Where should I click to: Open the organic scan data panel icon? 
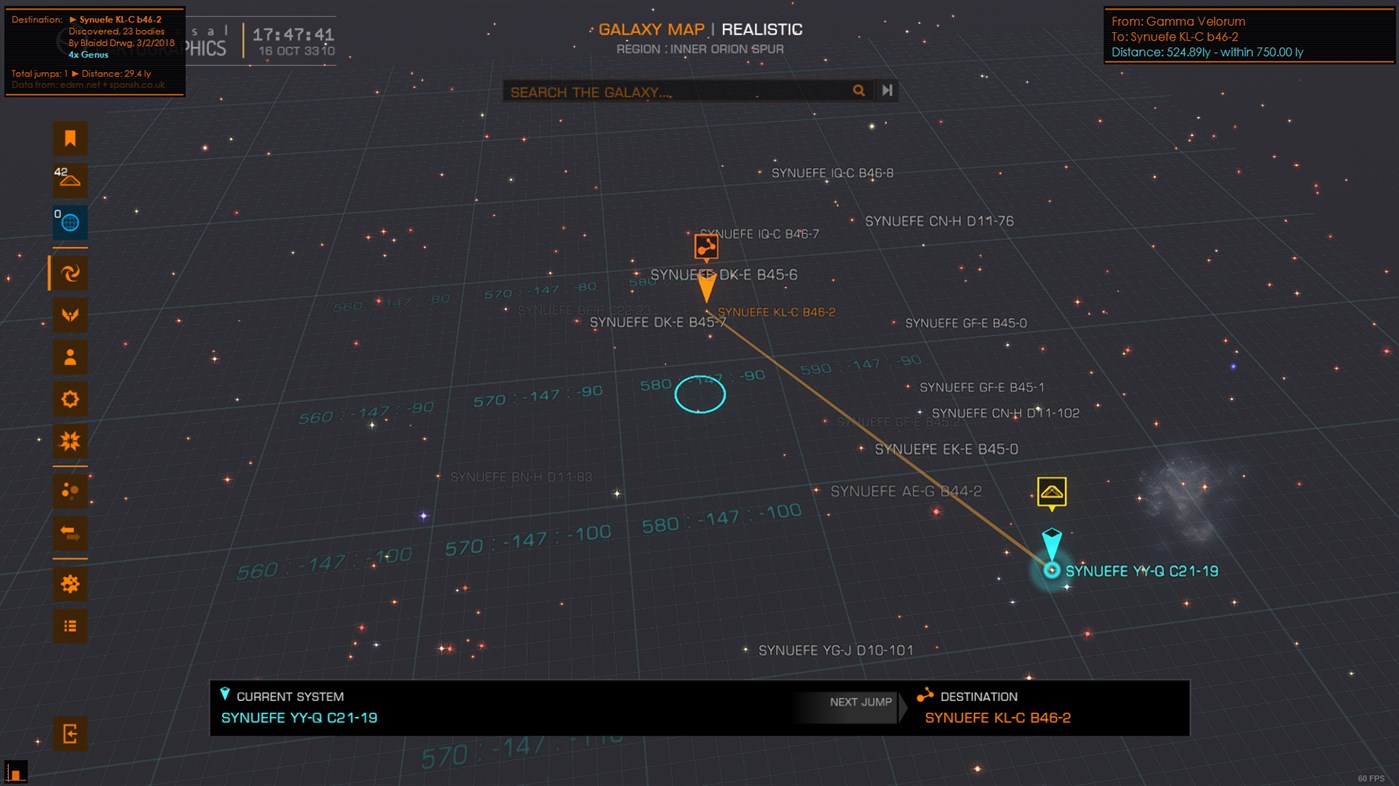tap(70, 490)
